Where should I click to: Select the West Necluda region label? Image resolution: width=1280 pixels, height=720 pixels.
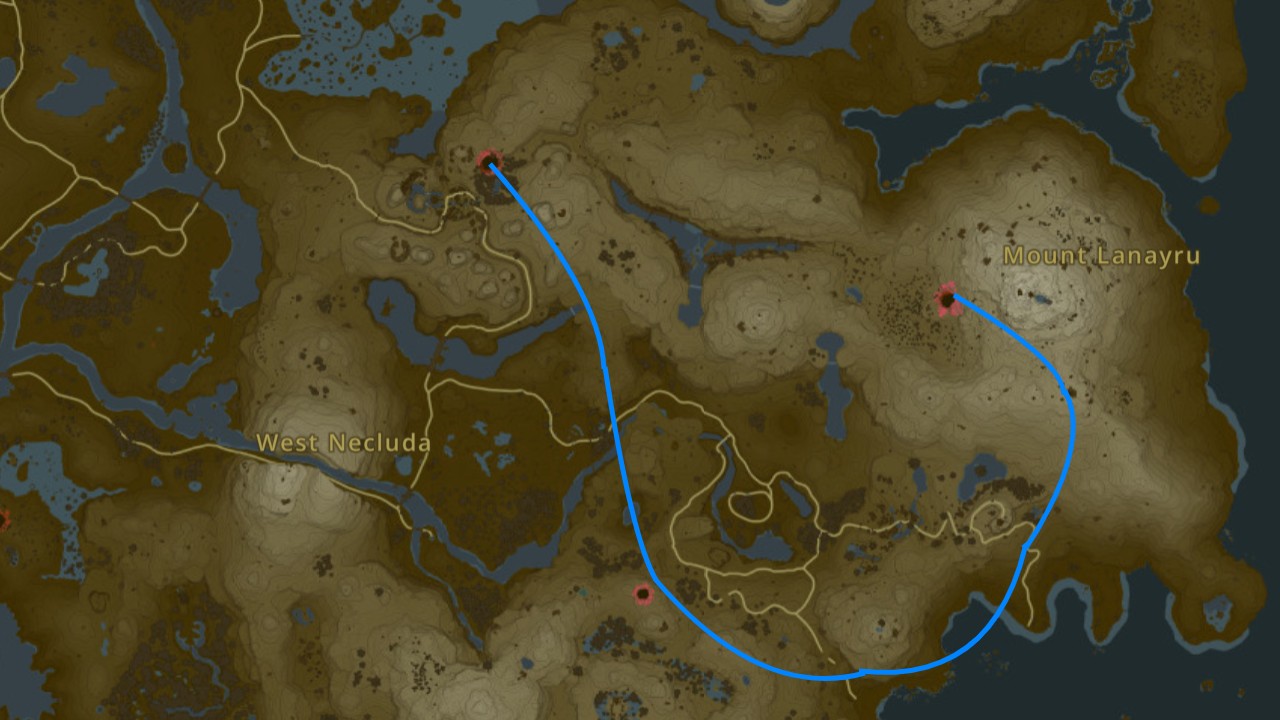tap(344, 443)
